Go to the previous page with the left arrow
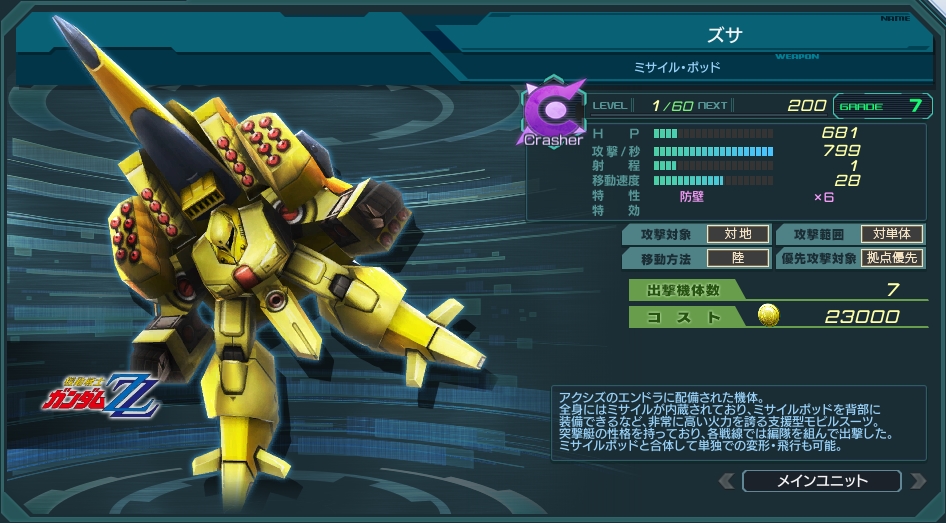Screen dimensions: 946x523 728,481
